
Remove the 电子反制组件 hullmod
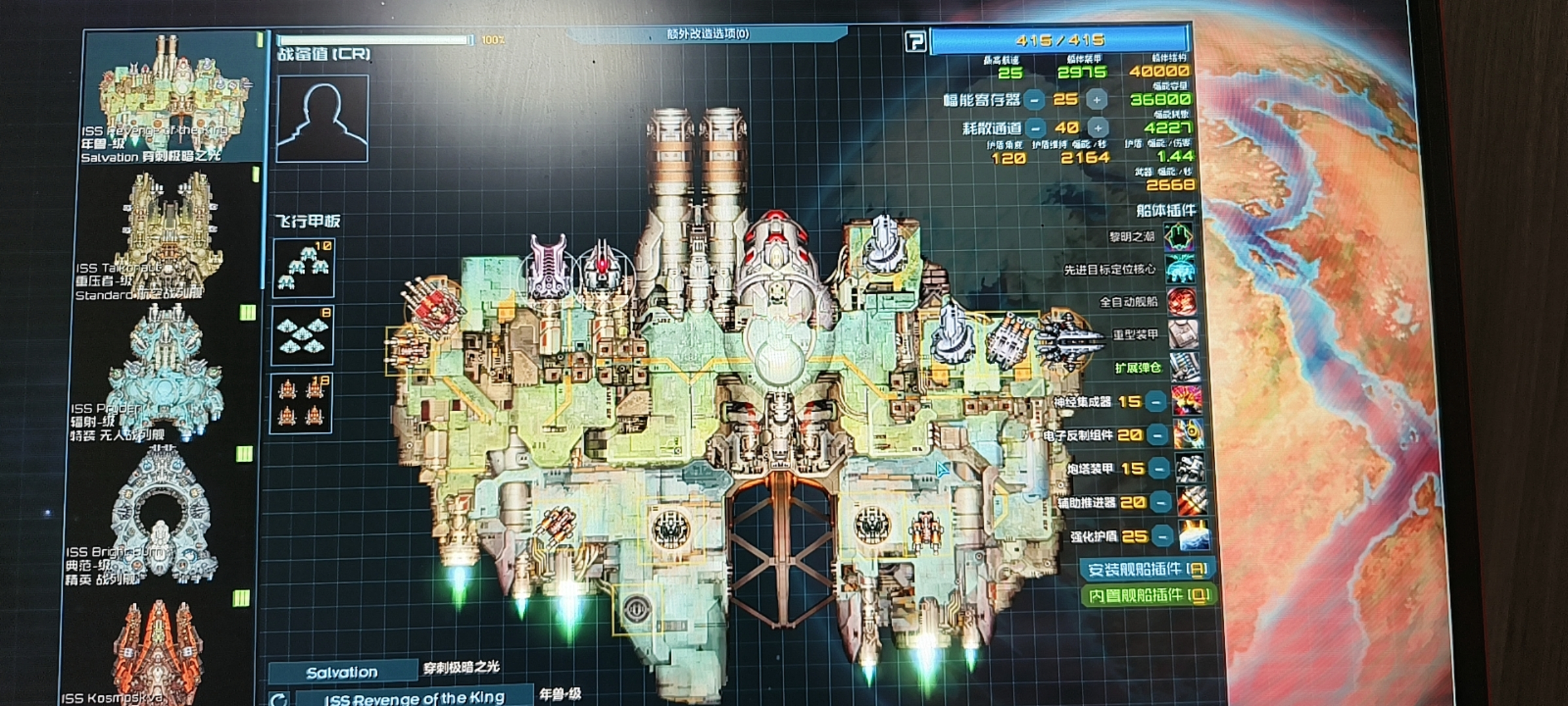(1157, 435)
